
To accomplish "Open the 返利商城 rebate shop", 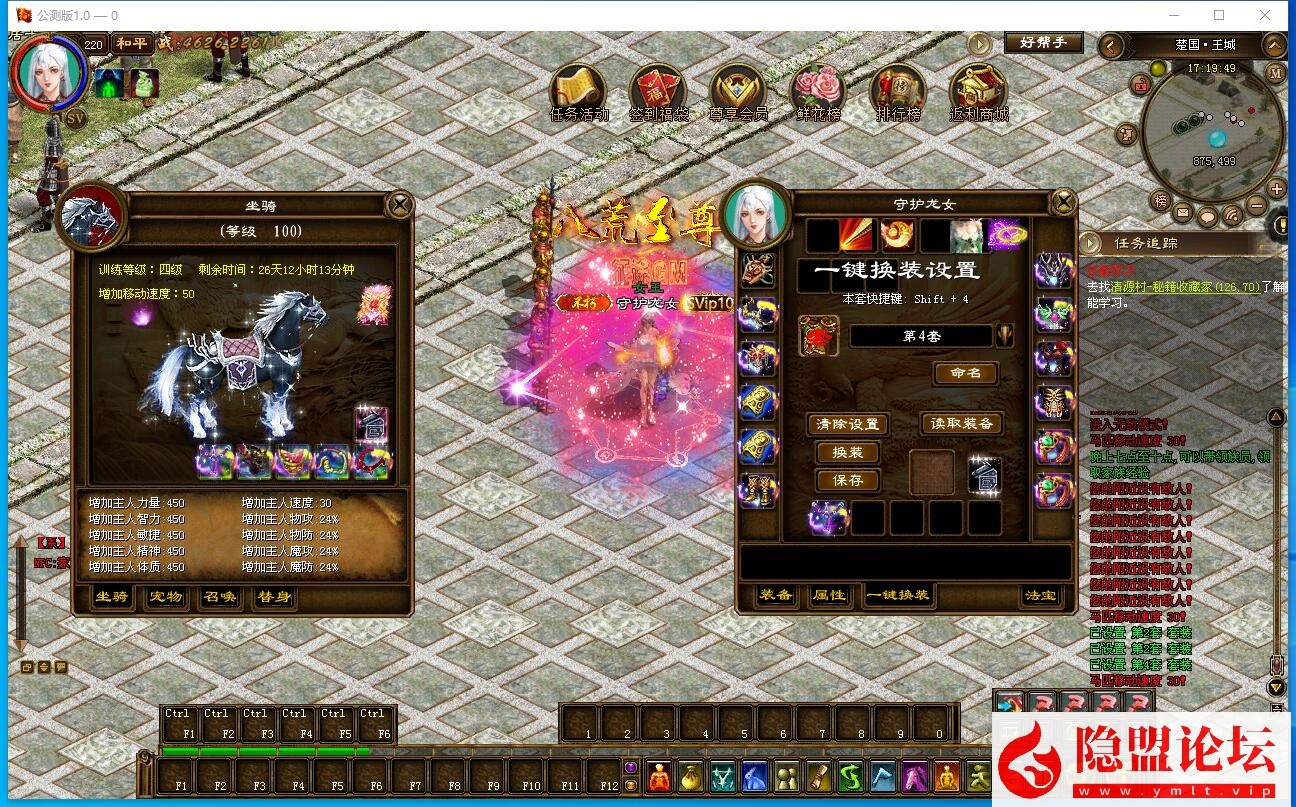I will pyautogui.click(x=978, y=91).
